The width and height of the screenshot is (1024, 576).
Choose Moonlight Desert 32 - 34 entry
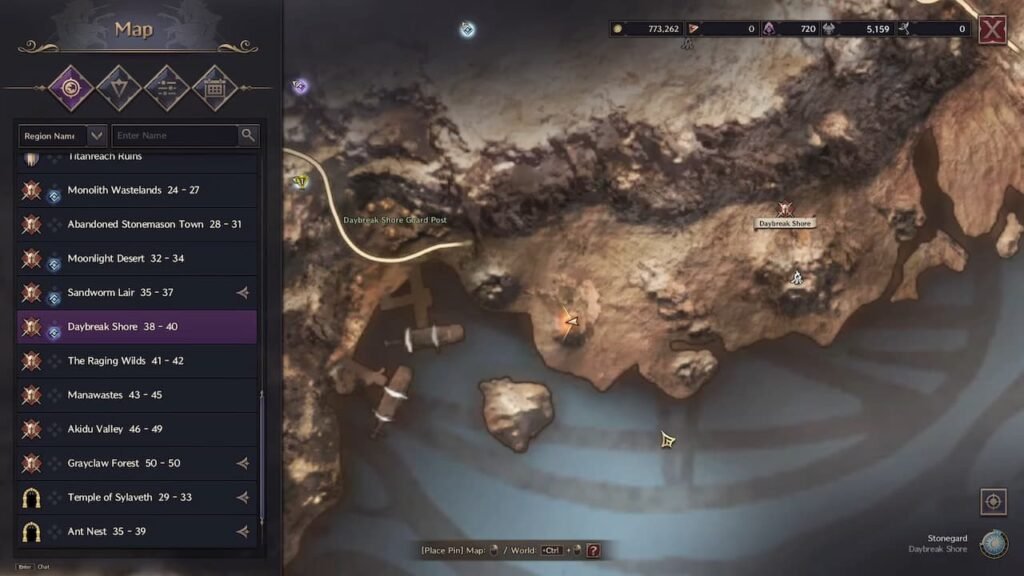point(125,258)
